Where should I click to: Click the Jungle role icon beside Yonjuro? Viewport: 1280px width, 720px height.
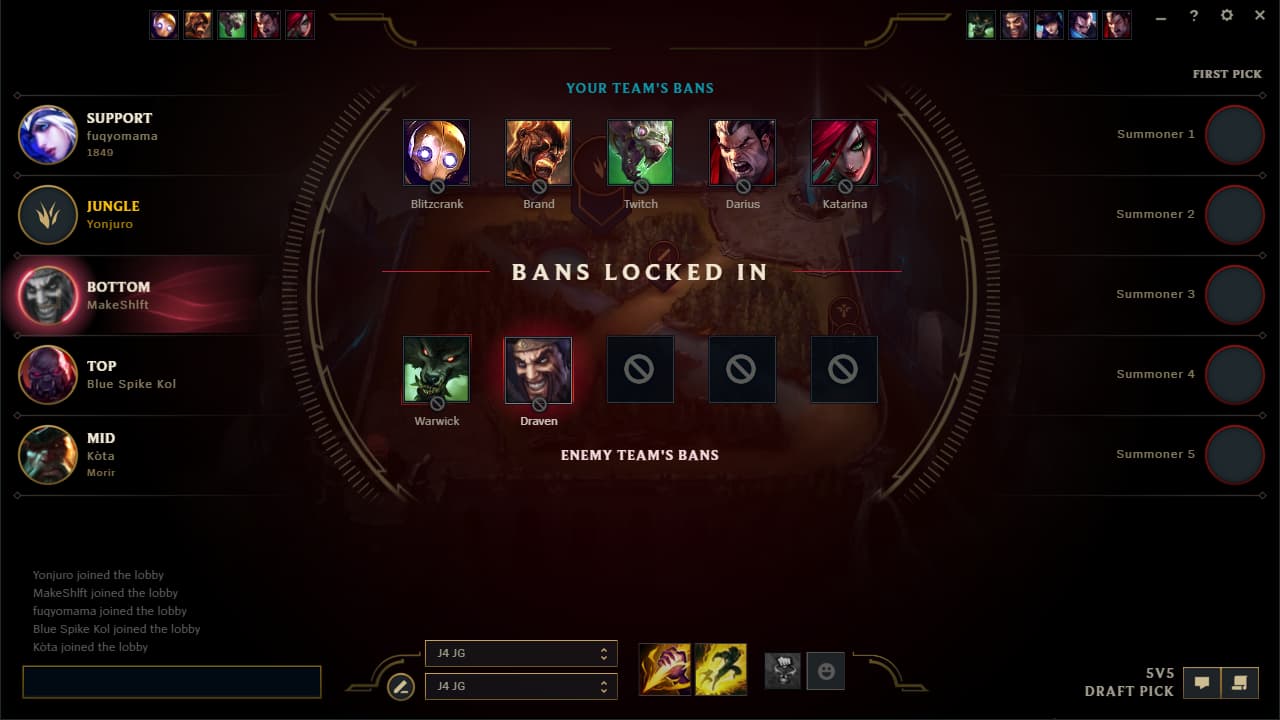pyautogui.click(x=47, y=214)
